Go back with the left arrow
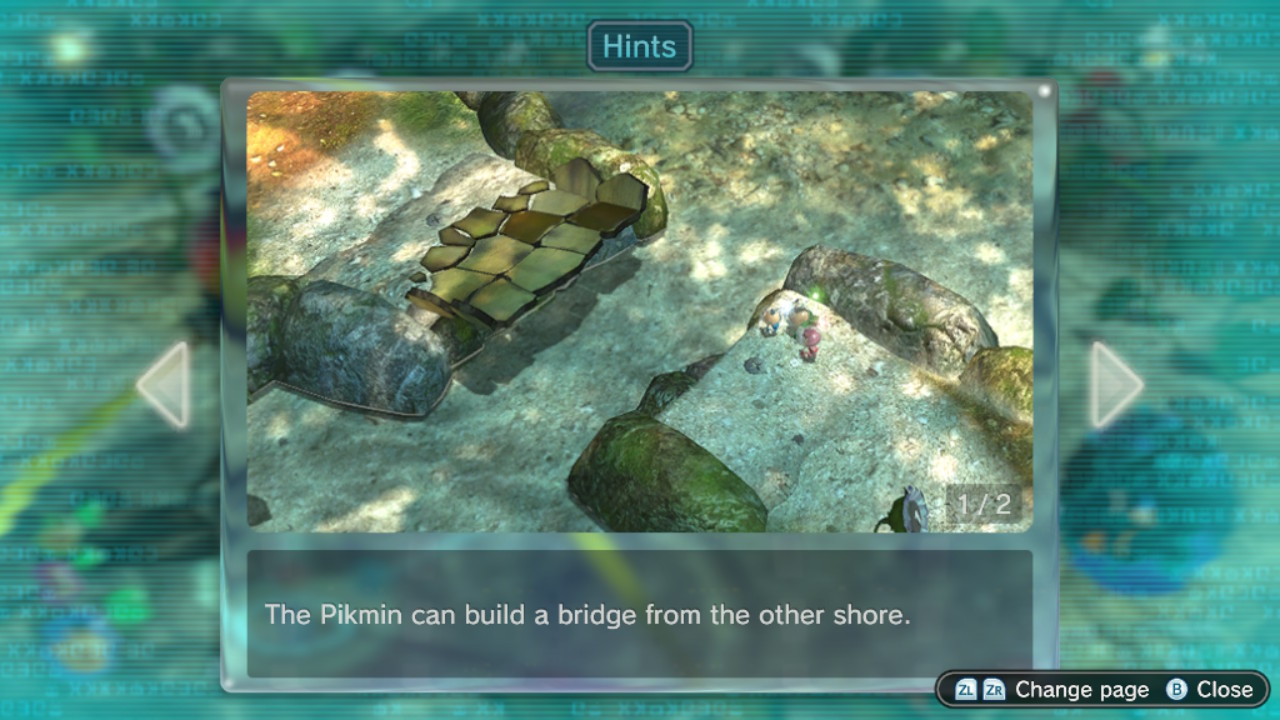 (164, 385)
